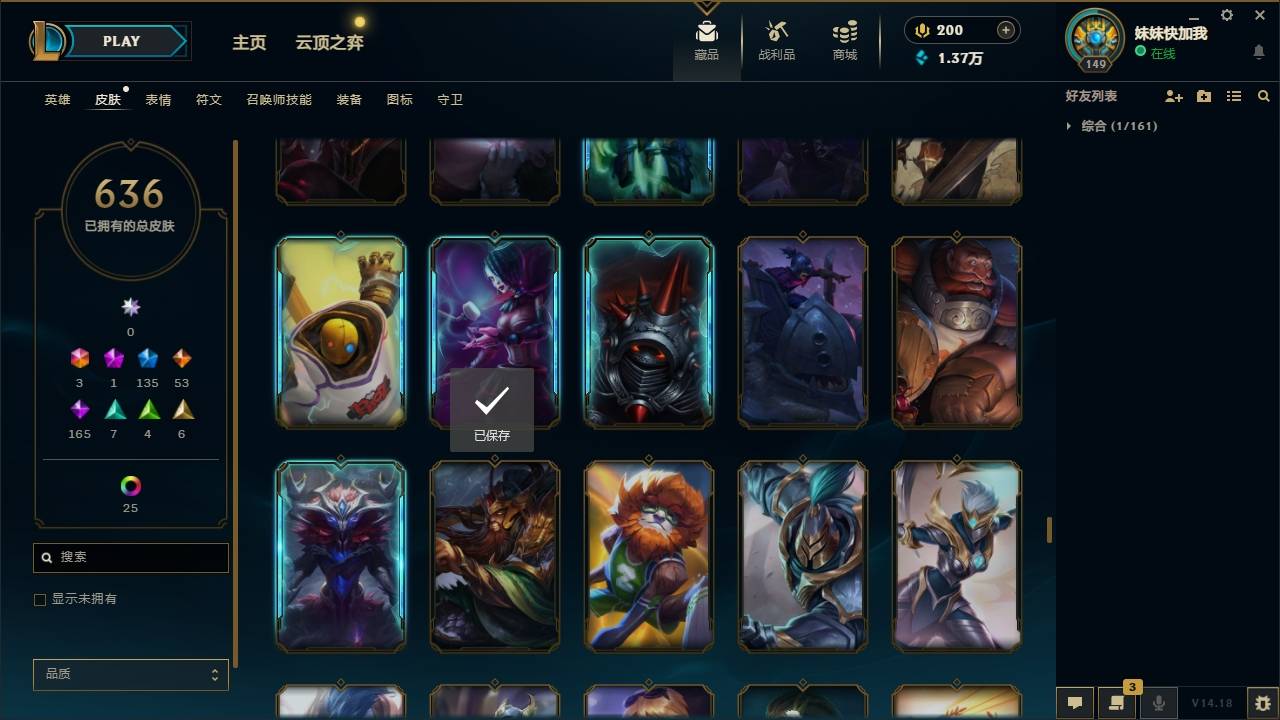This screenshot has width=1280, height=720.
Task: Open voice chat with the microphone icon
Action: 1158,703
